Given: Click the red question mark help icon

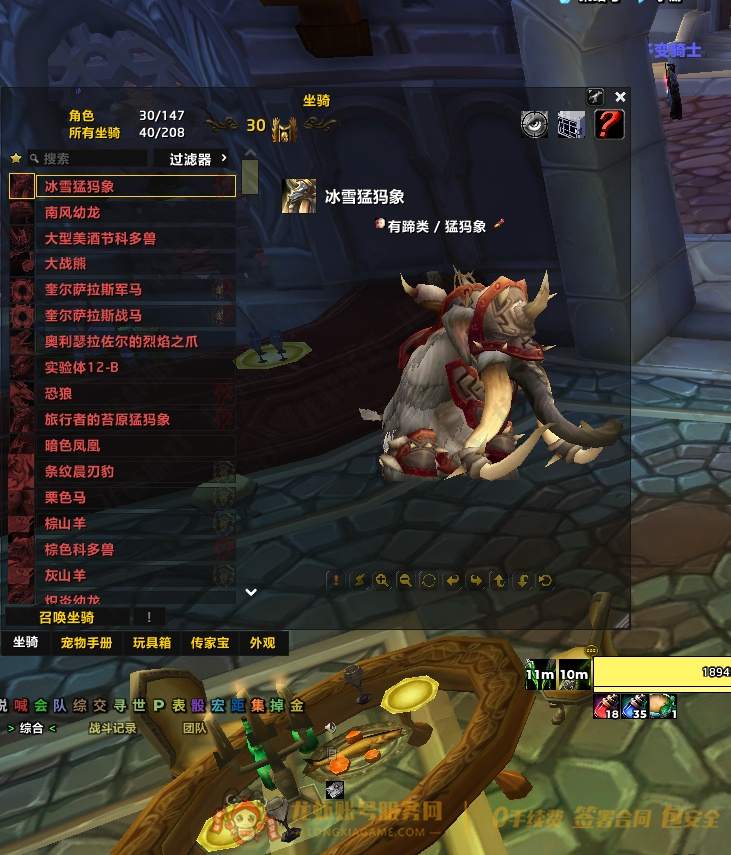Looking at the screenshot, I should point(609,125).
